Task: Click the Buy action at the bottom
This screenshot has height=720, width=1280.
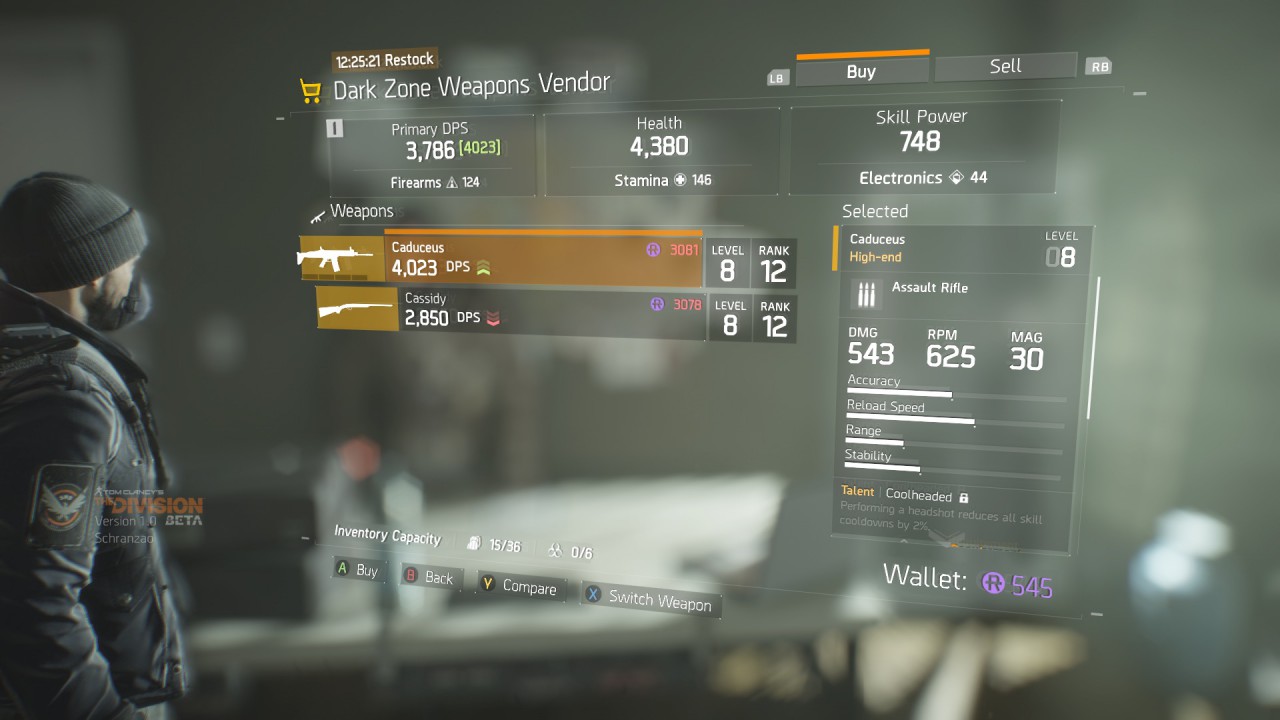Action: point(357,570)
